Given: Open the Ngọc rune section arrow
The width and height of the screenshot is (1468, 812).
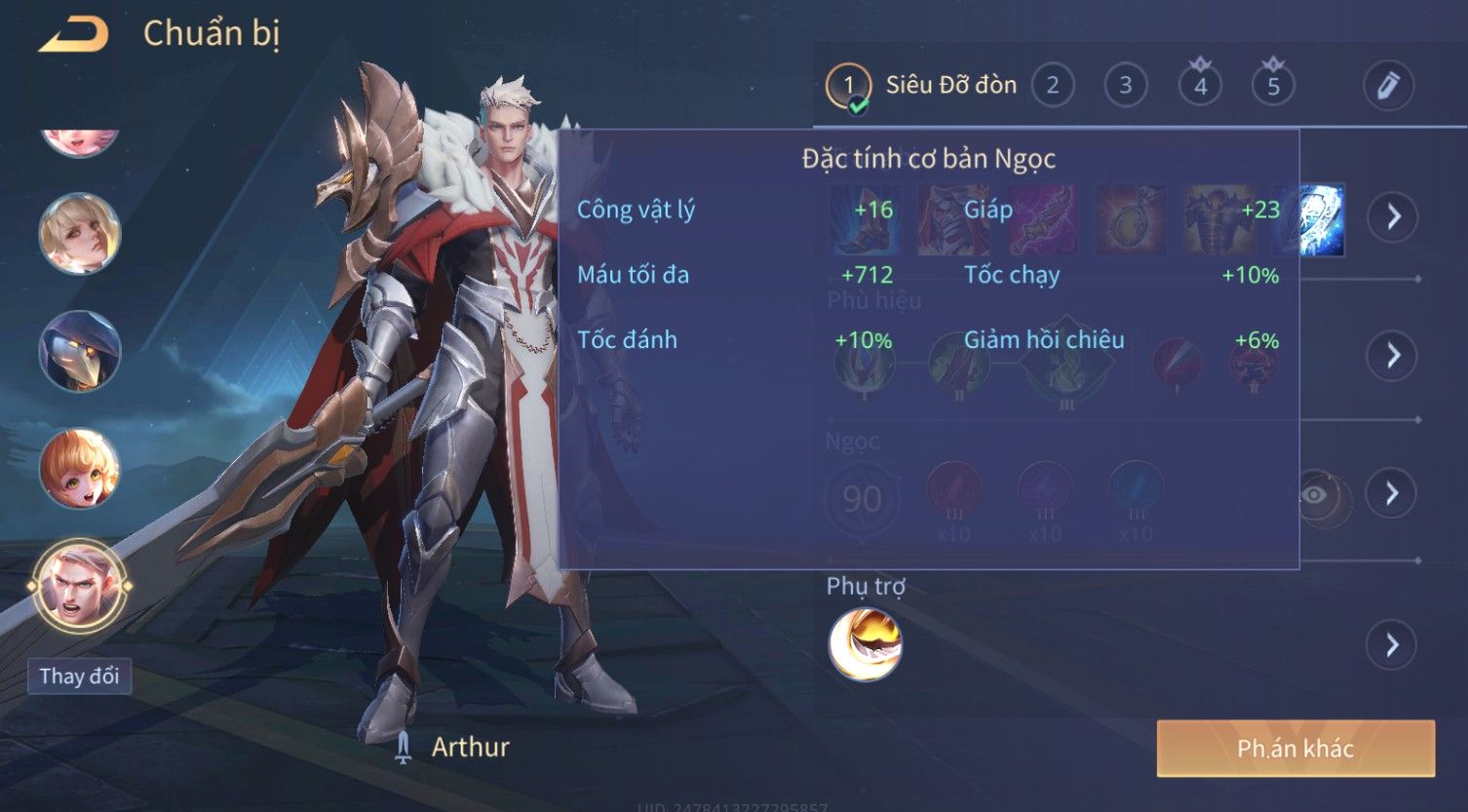Looking at the screenshot, I should [x=1392, y=493].
